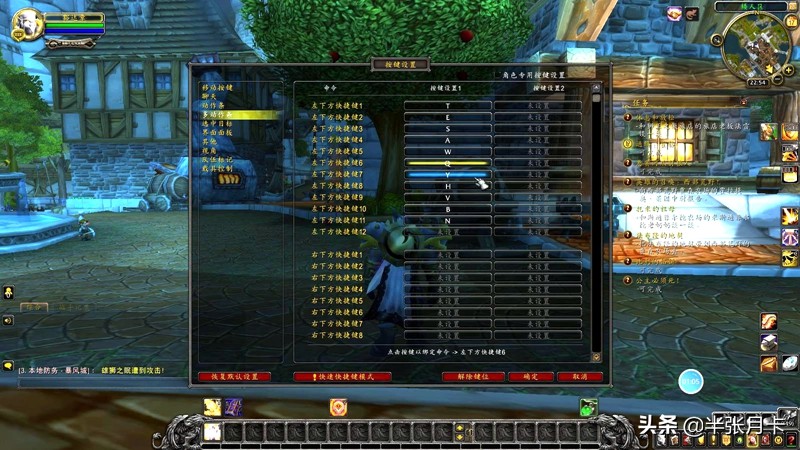Enable 快速快捷键模式
Screen dimensions: 800x450
point(342,377)
